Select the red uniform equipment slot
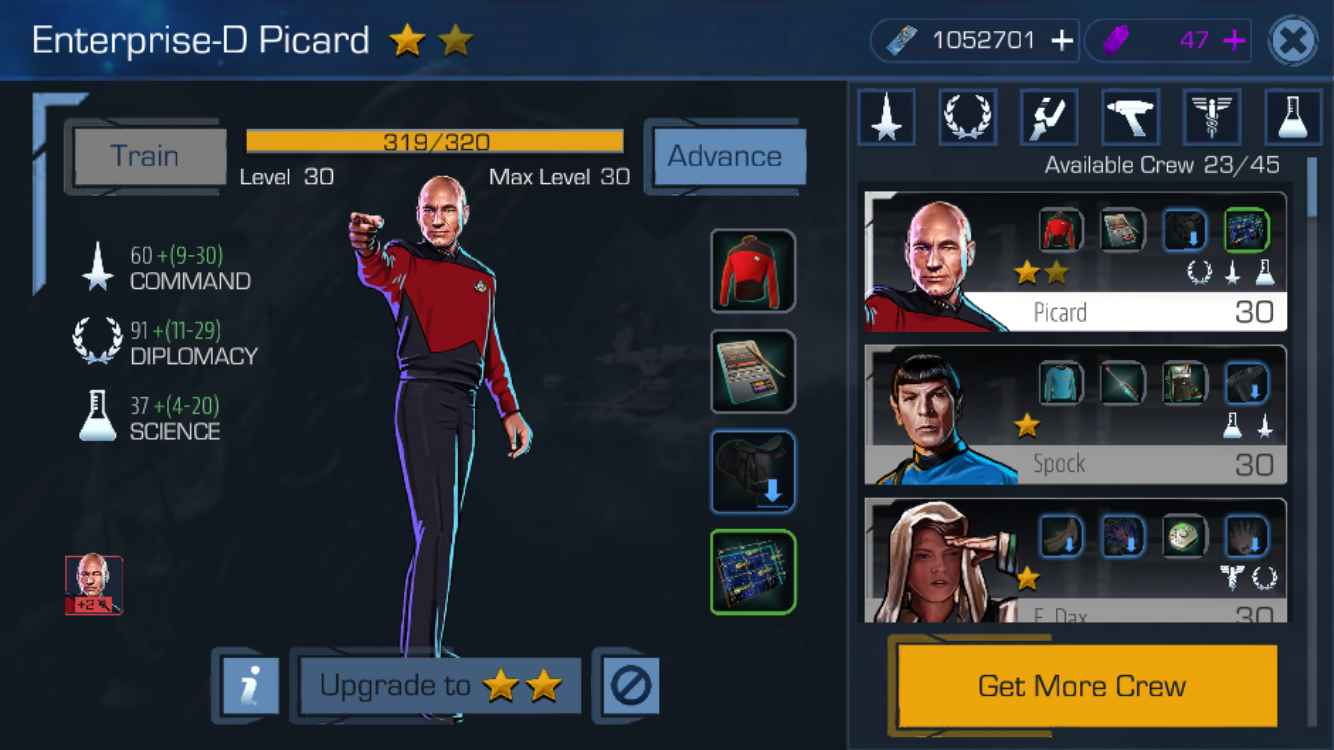 pos(753,271)
